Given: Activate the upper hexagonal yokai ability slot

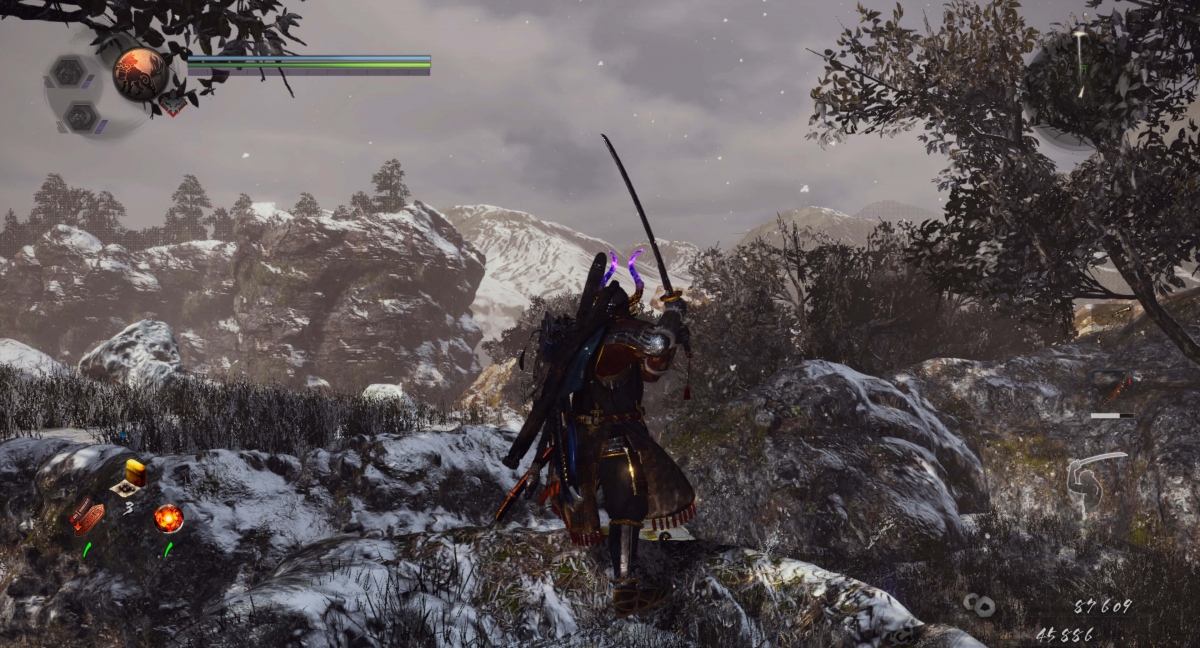Looking at the screenshot, I should pyautogui.click(x=68, y=72).
